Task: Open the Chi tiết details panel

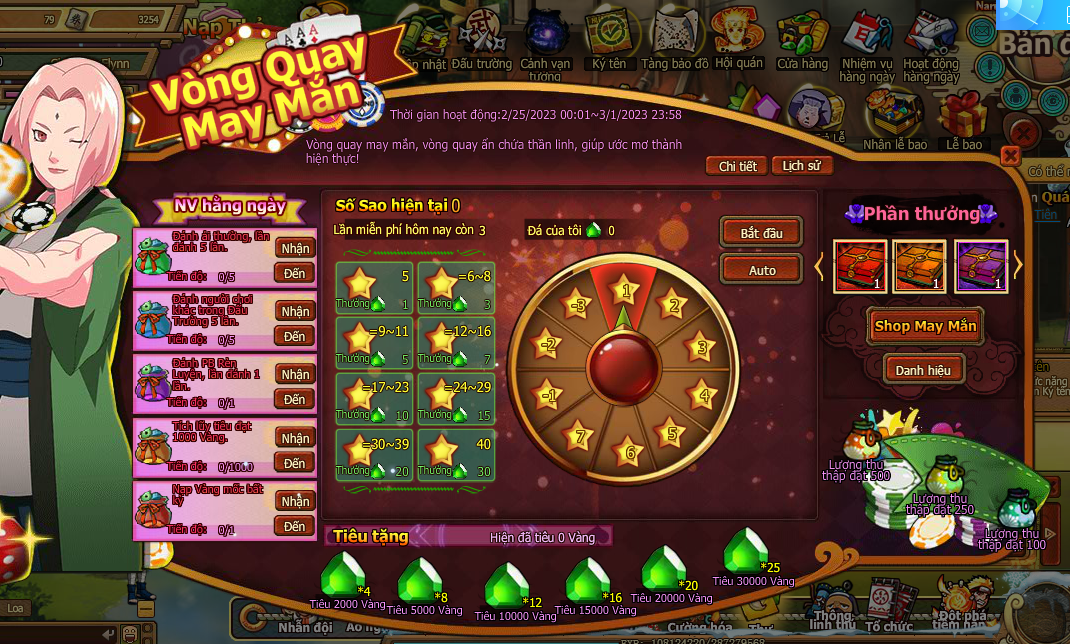Action: point(737,166)
